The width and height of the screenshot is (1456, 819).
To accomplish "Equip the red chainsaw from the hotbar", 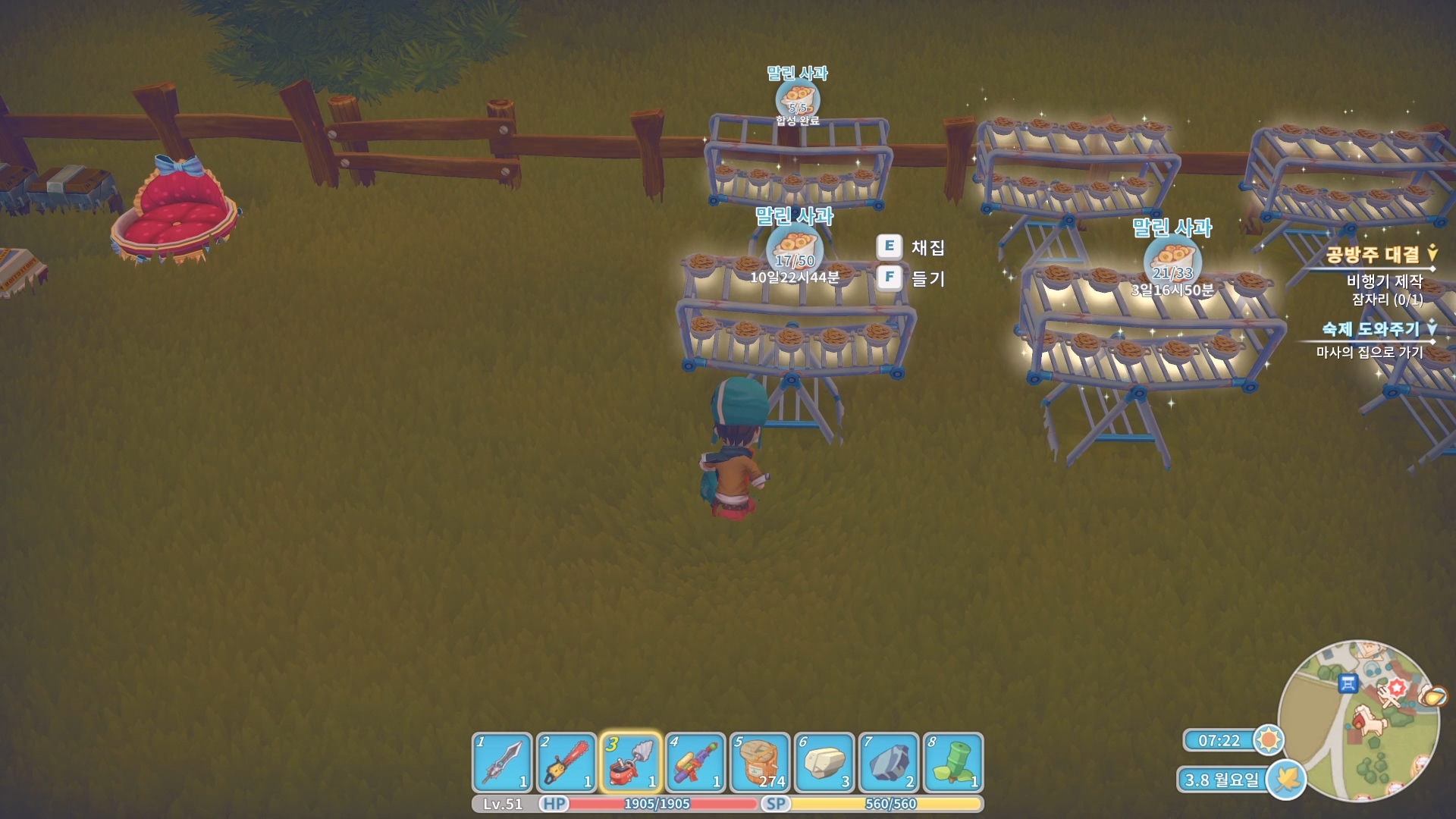I will (566, 762).
